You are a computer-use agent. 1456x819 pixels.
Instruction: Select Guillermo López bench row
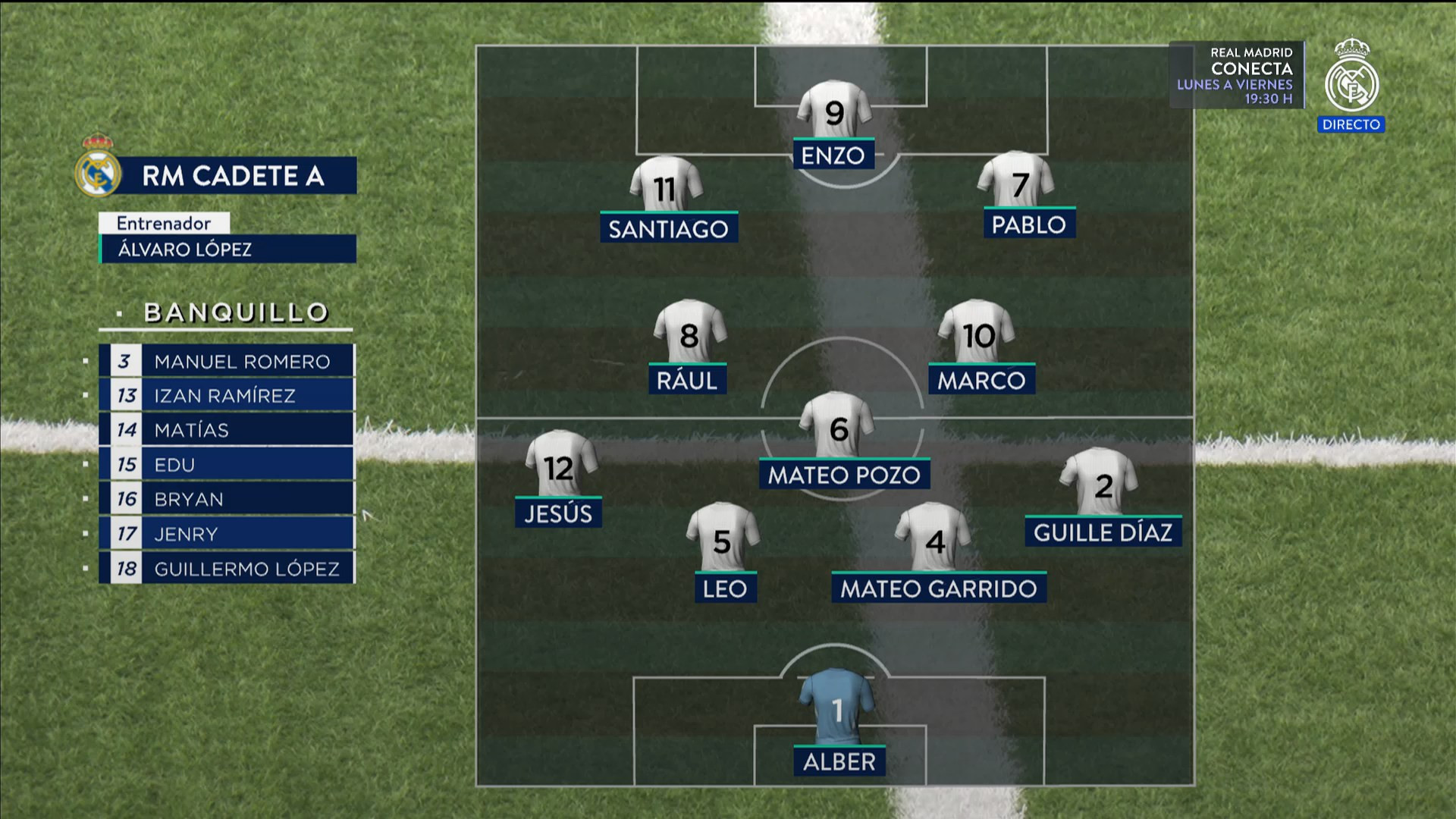click(x=227, y=569)
